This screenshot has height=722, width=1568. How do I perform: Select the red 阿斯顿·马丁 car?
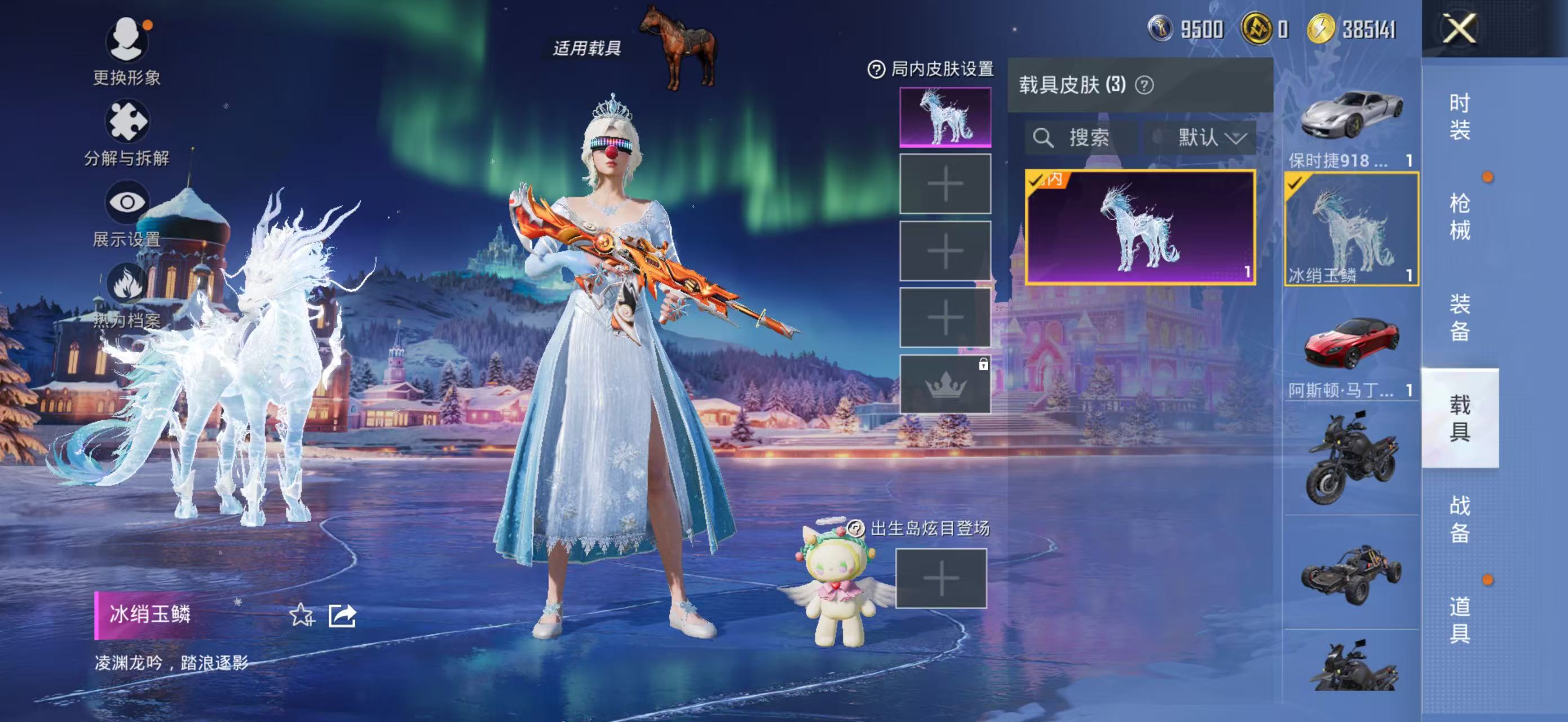click(1351, 343)
